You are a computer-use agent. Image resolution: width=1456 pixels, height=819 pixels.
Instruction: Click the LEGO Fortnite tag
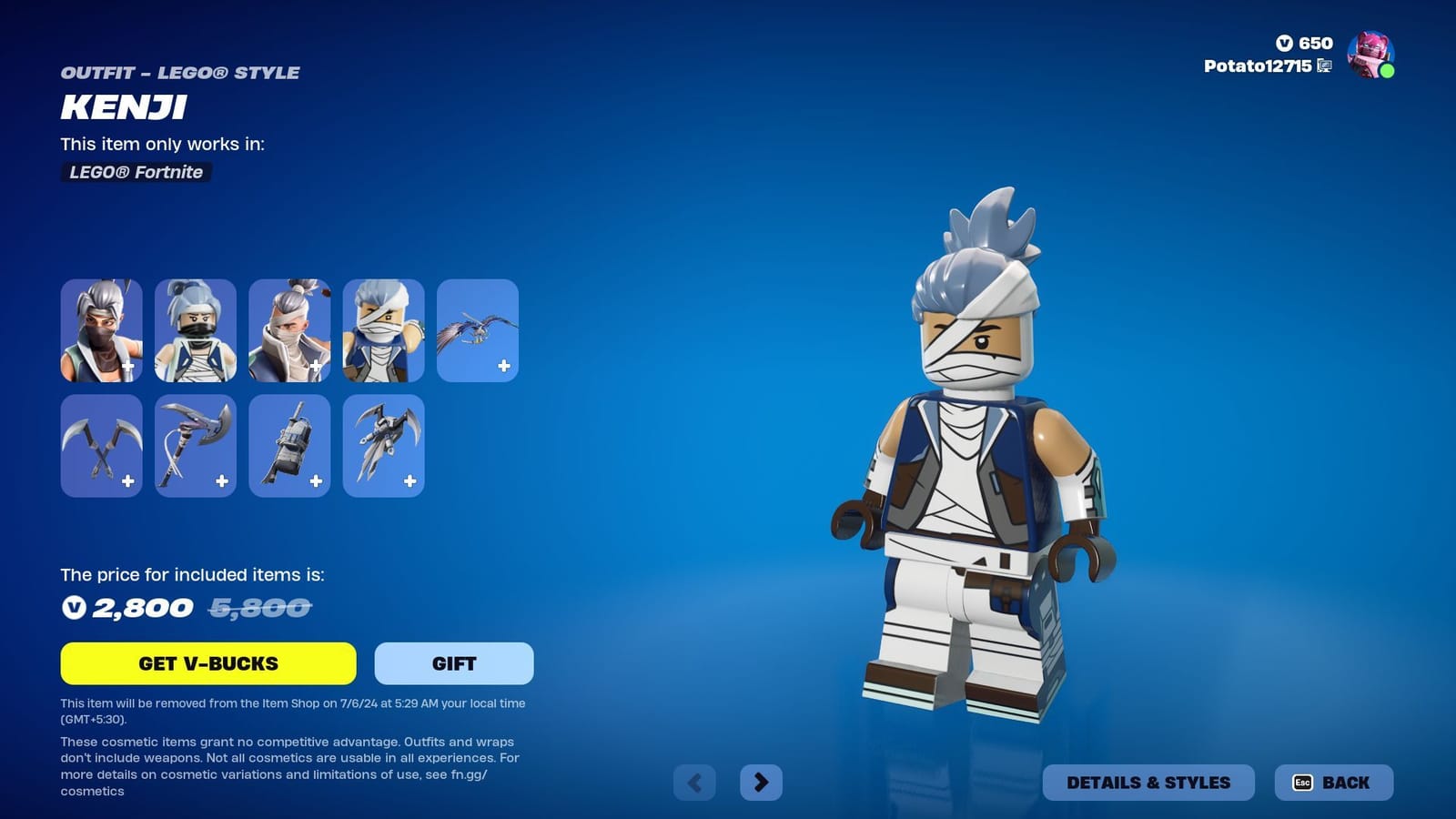[x=135, y=172]
